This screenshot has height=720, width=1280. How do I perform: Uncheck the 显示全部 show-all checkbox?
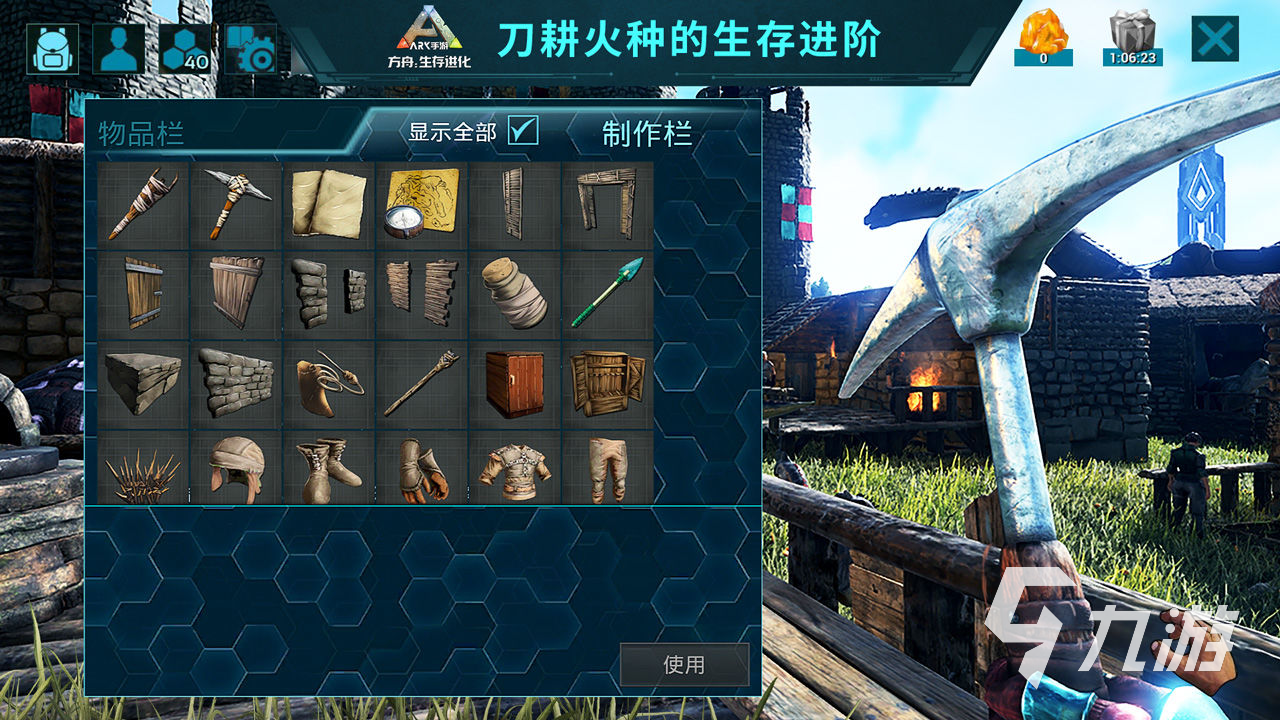(x=521, y=130)
